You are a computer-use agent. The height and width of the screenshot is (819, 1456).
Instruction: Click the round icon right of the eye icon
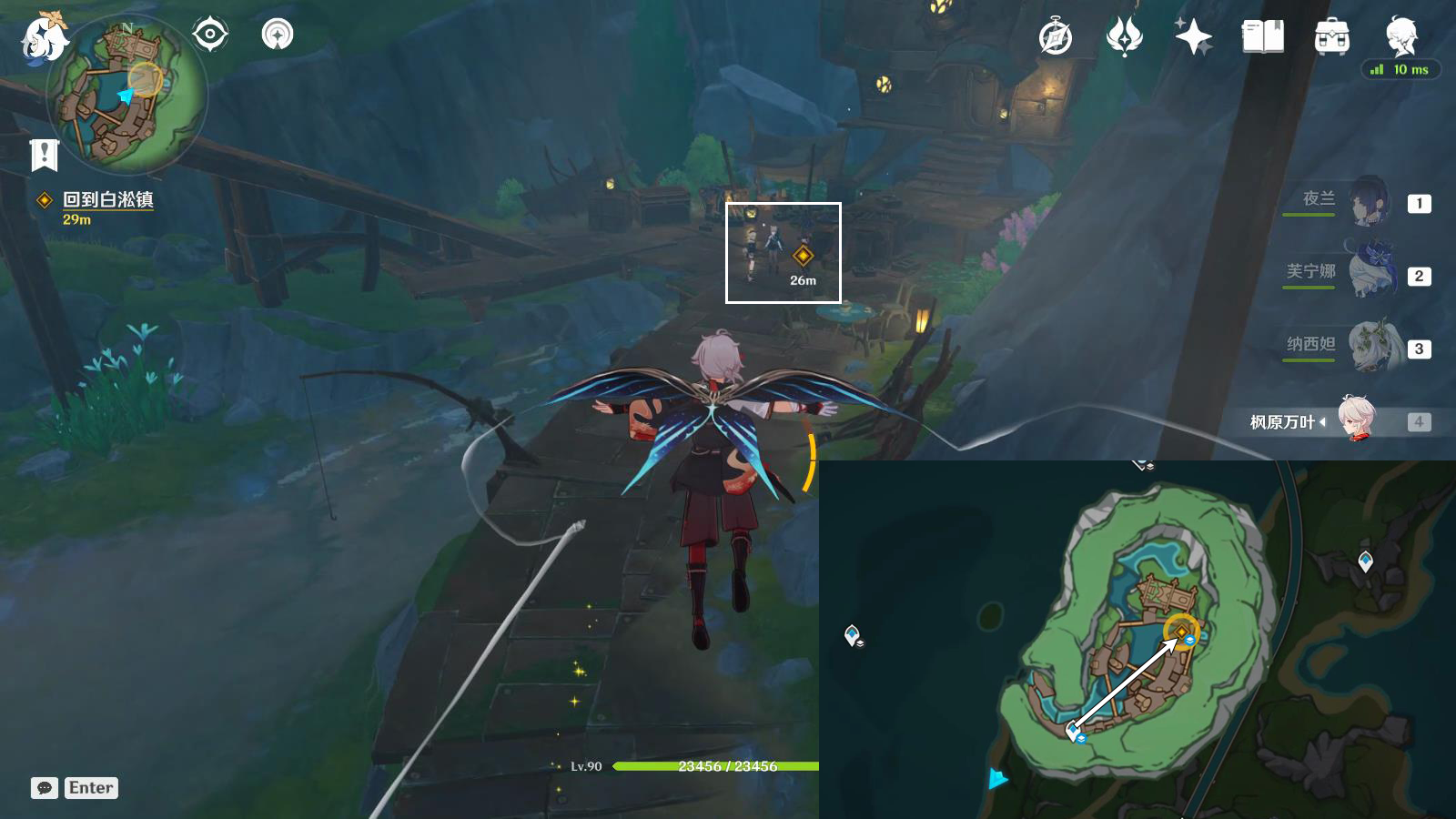point(278,35)
